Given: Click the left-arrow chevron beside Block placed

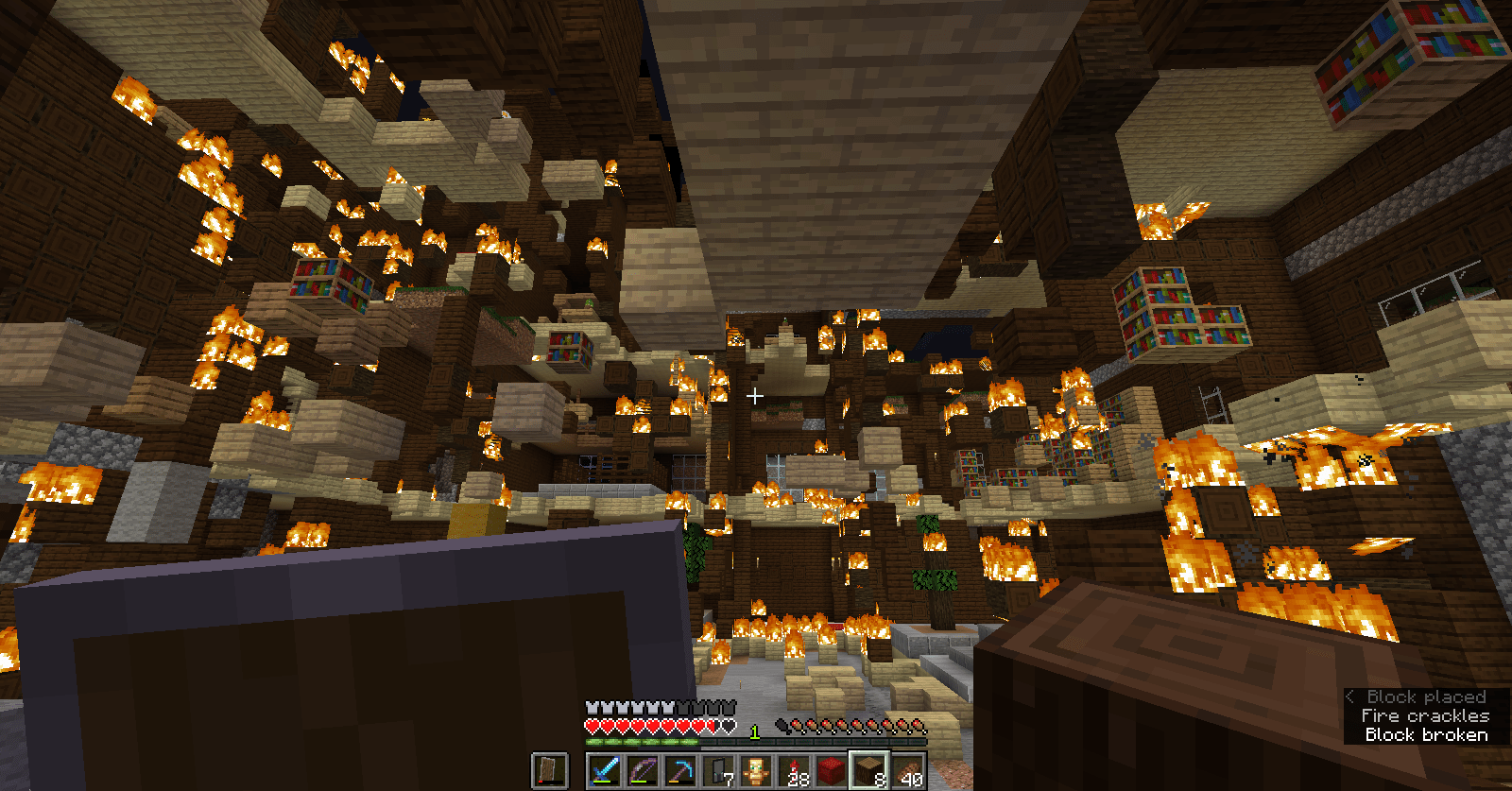Looking at the screenshot, I should point(1349,697).
